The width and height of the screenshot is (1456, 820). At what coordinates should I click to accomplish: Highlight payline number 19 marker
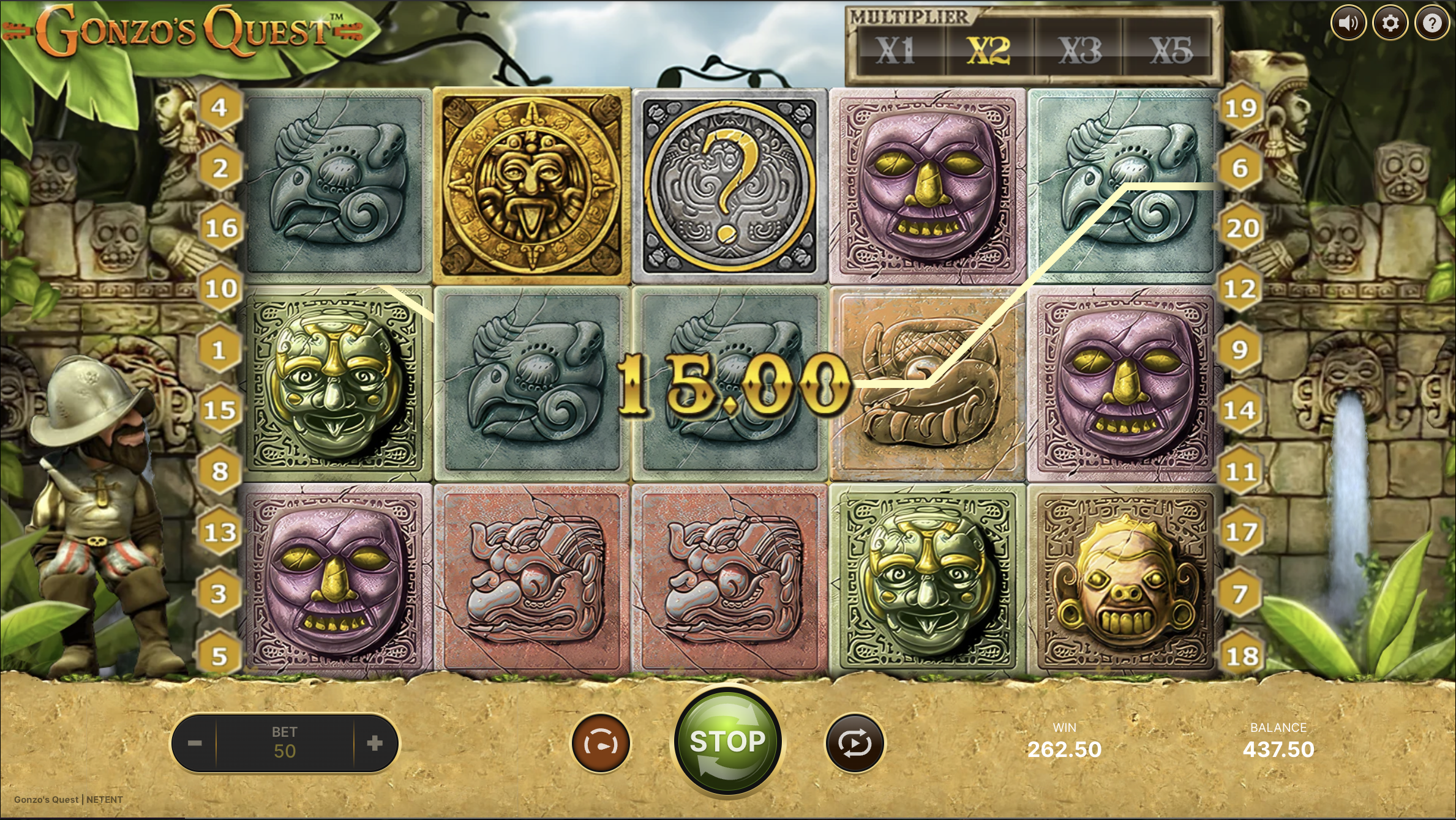click(1240, 109)
